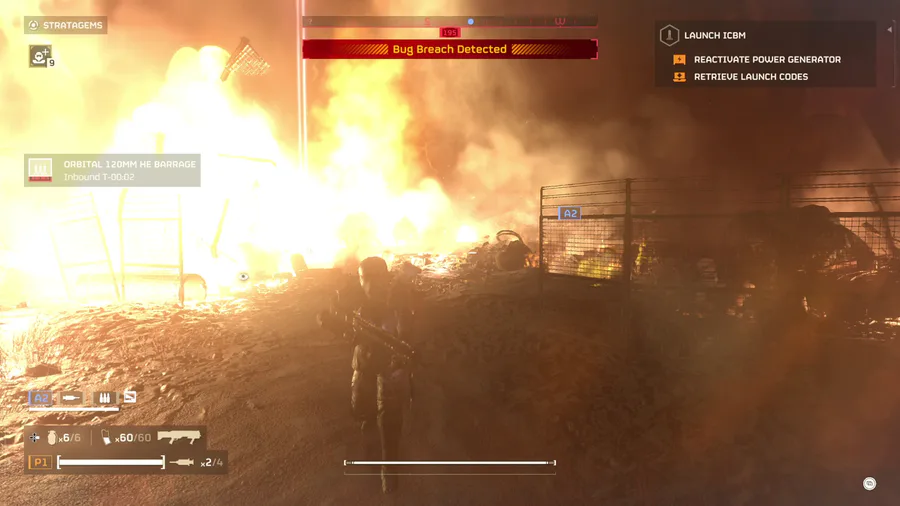Click the Orbital 120MM HE Barrage icon

40,170
